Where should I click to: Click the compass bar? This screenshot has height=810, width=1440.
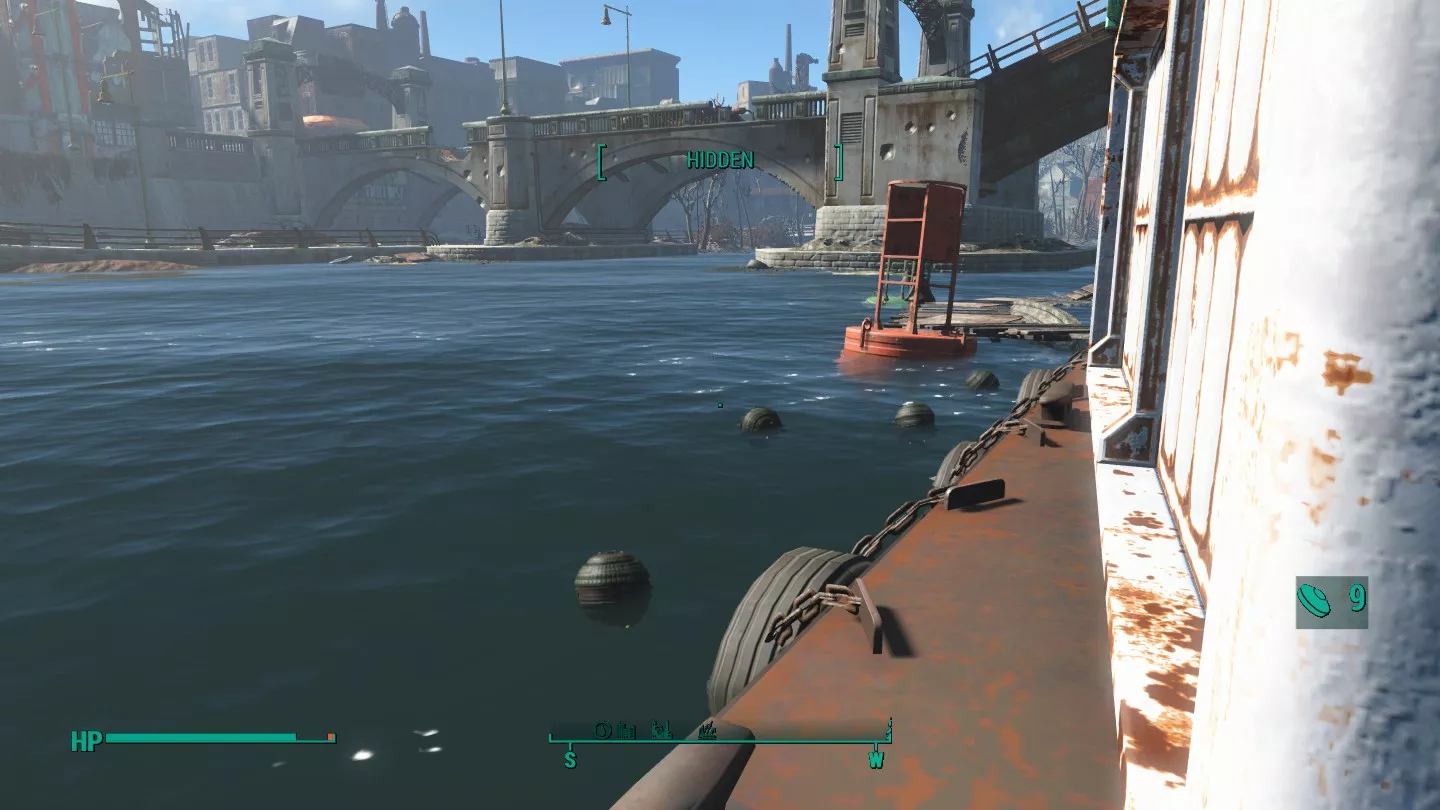click(719, 740)
